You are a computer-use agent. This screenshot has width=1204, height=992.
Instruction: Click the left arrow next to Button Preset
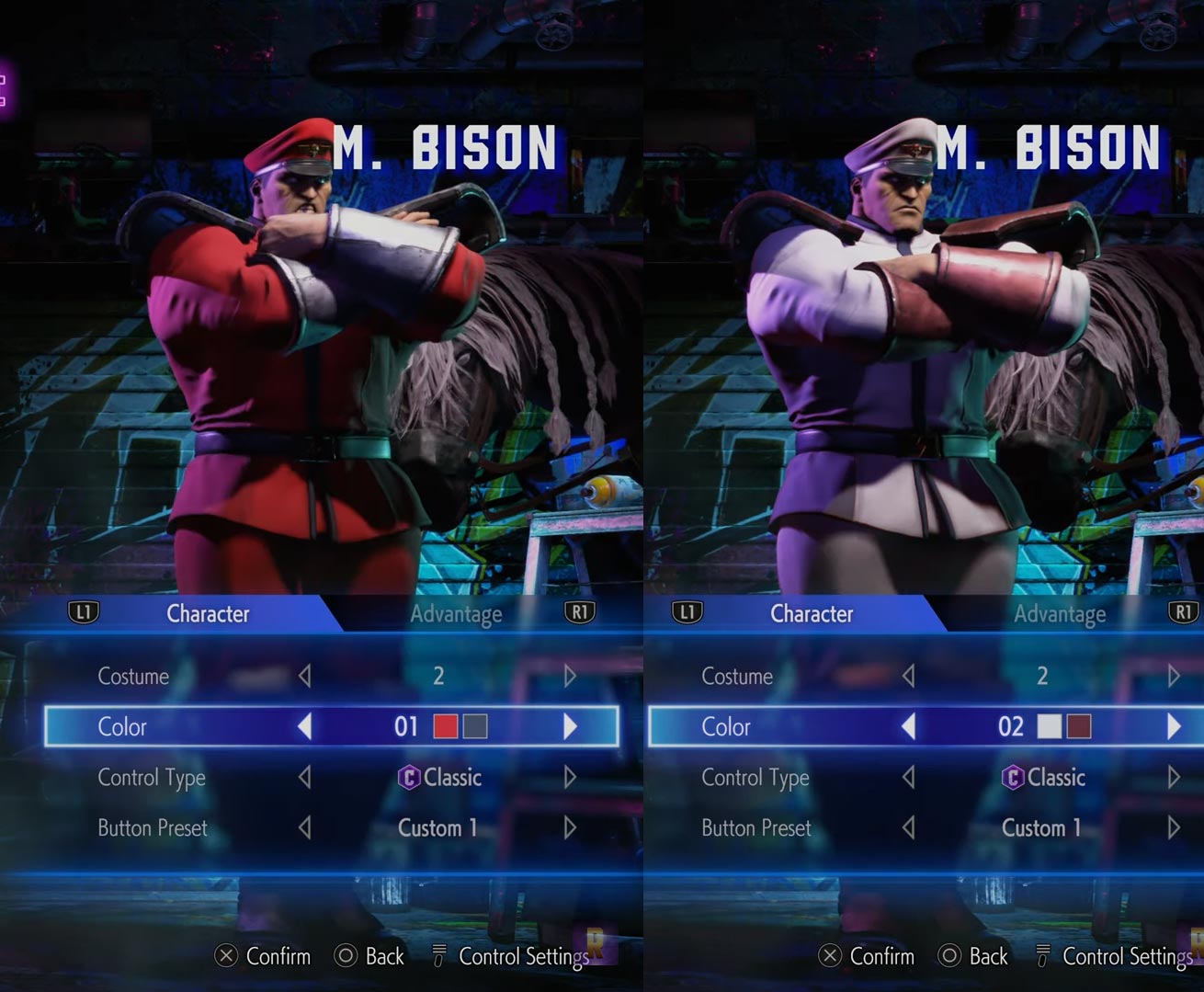(307, 827)
